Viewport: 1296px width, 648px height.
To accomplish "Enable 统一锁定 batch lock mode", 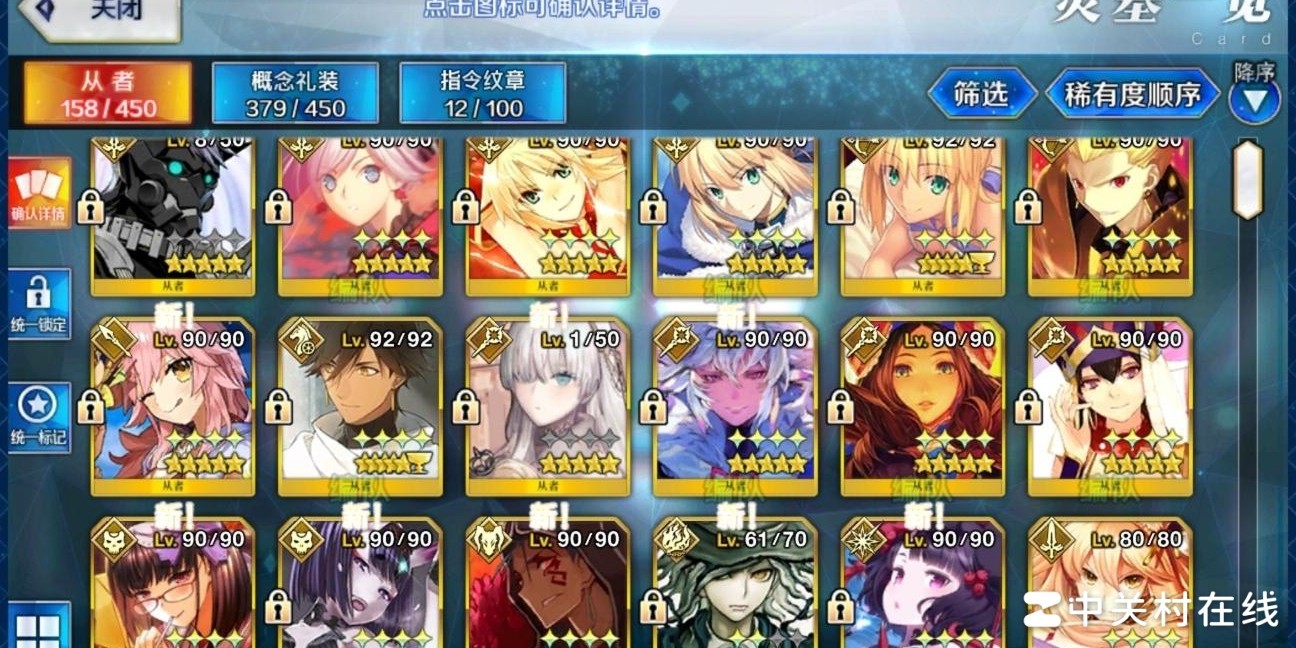I will (x=38, y=304).
